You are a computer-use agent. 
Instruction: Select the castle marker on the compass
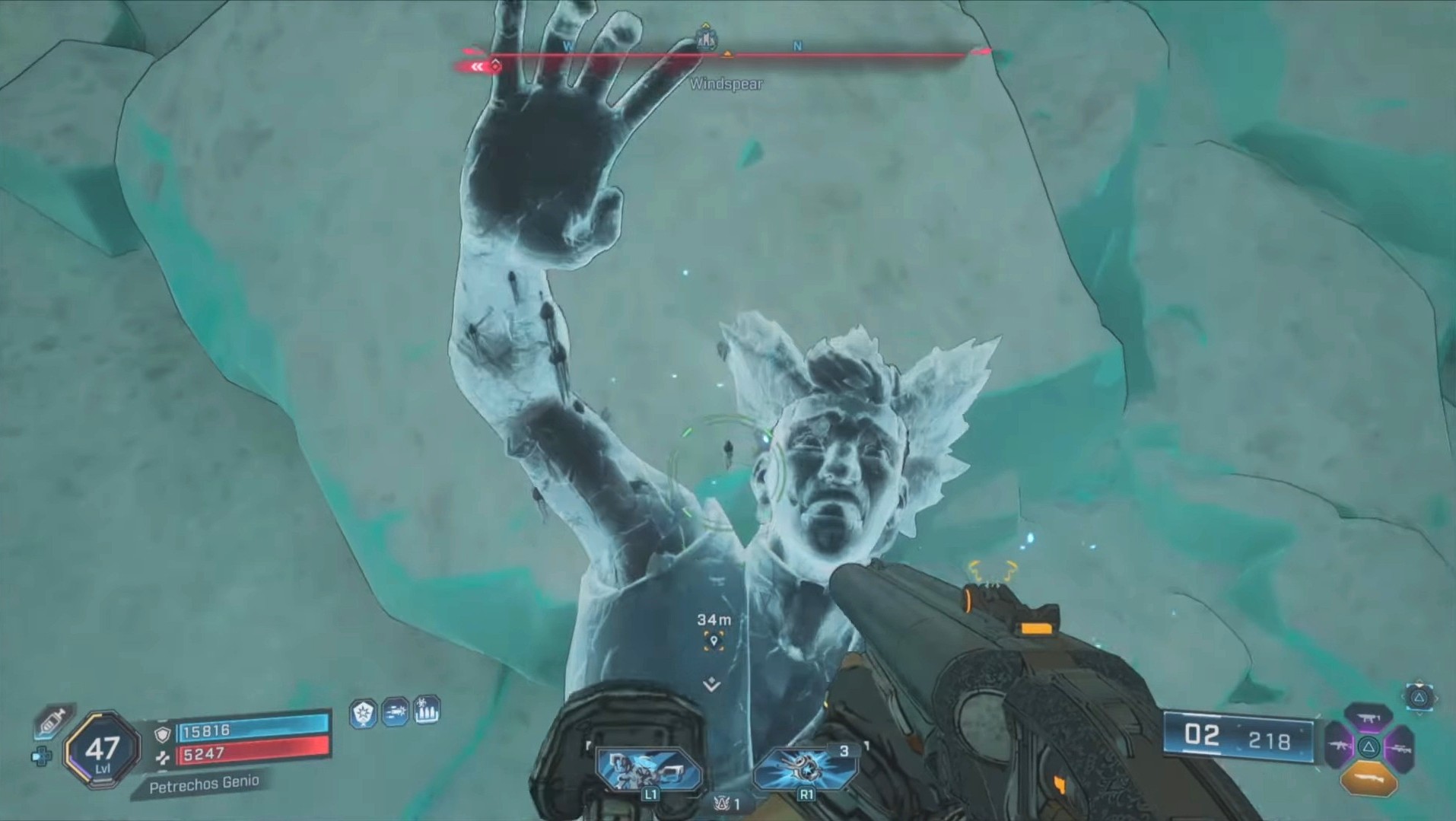click(x=706, y=38)
